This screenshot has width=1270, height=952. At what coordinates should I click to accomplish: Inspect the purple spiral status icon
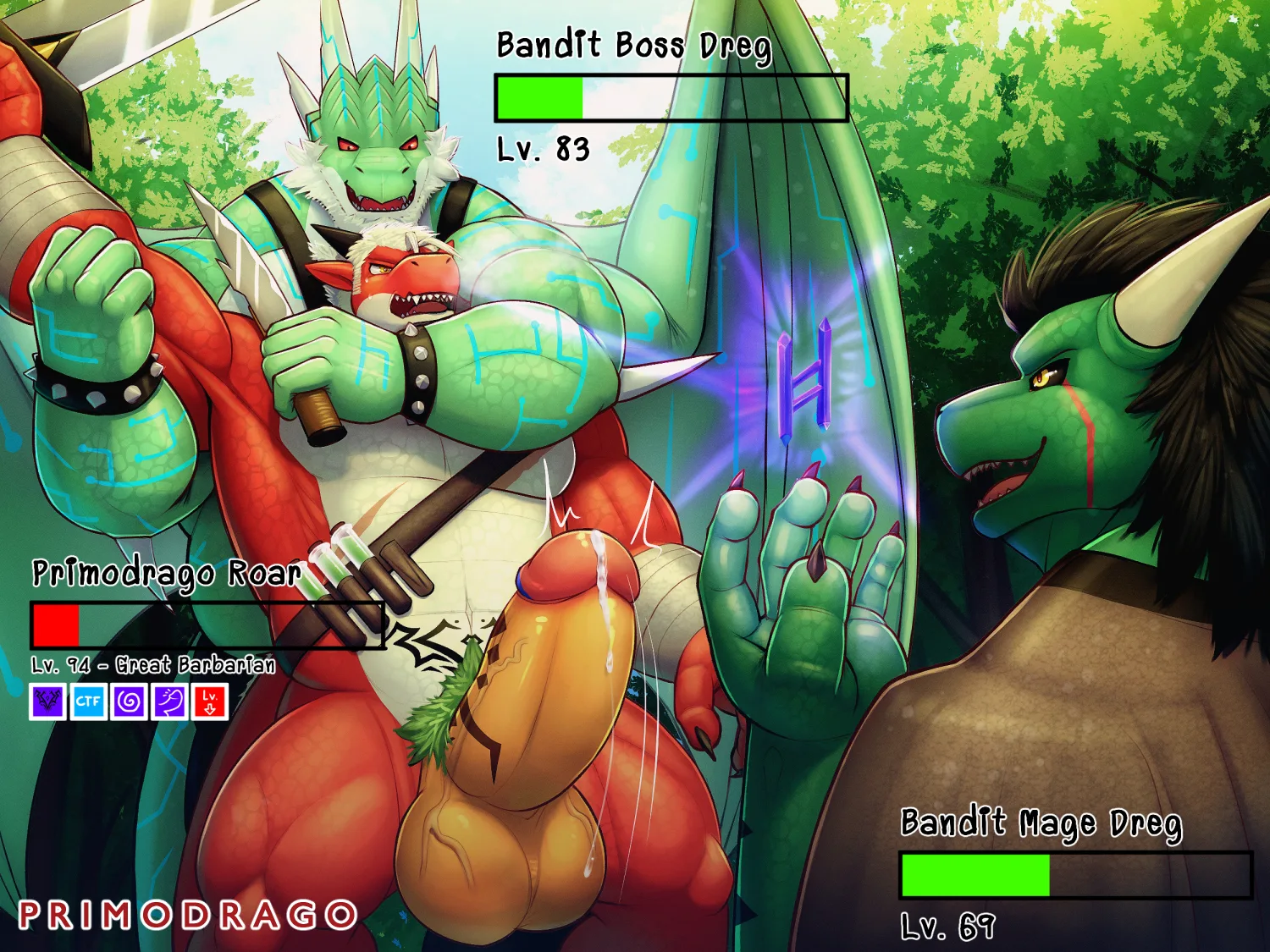tap(129, 702)
